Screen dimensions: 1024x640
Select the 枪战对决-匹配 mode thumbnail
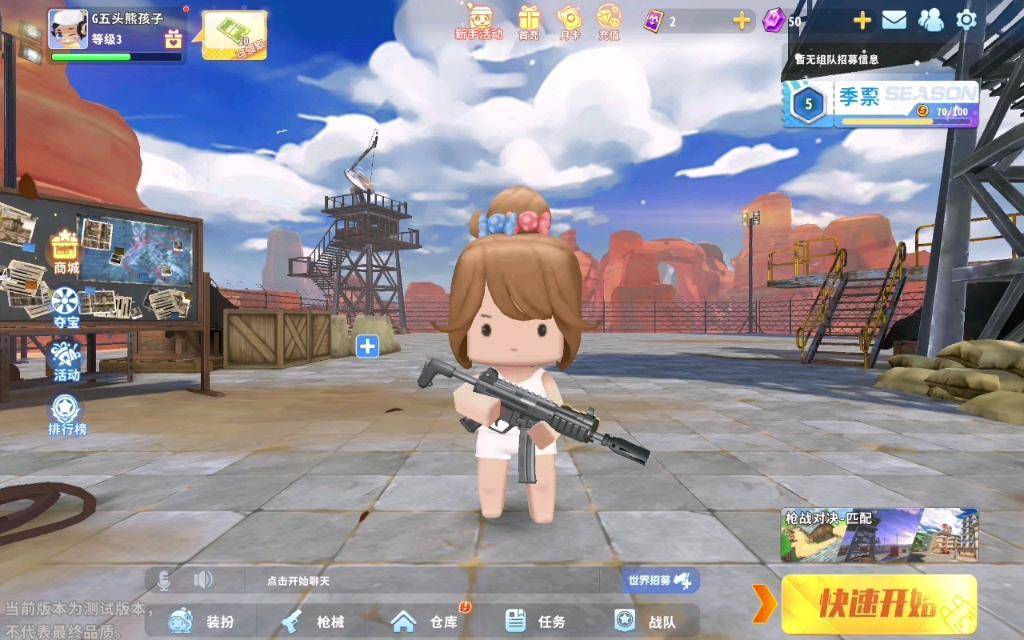click(879, 535)
